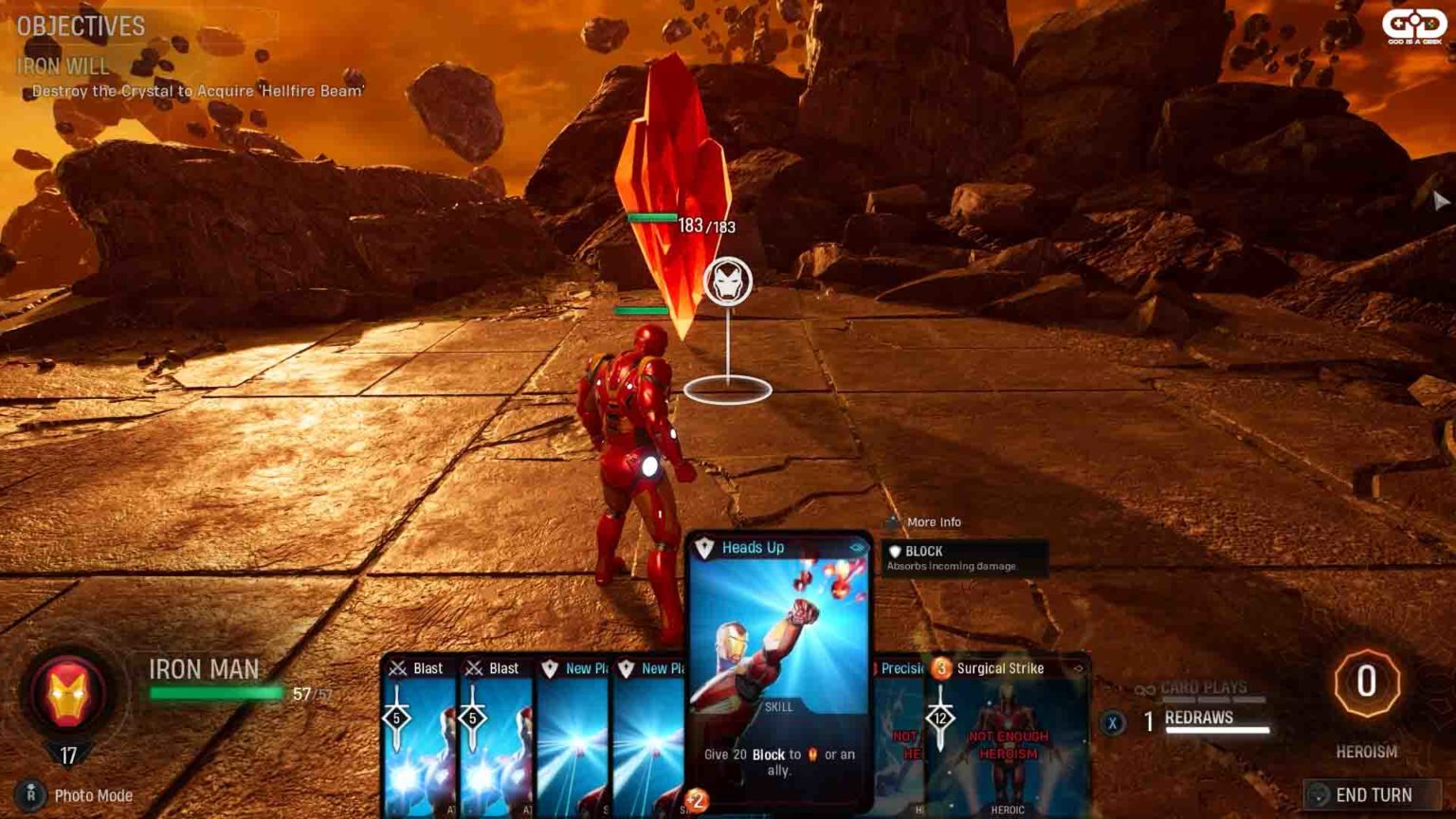
Task: Click the Block shield icon in the tooltip
Action: (x=897, y=551)
